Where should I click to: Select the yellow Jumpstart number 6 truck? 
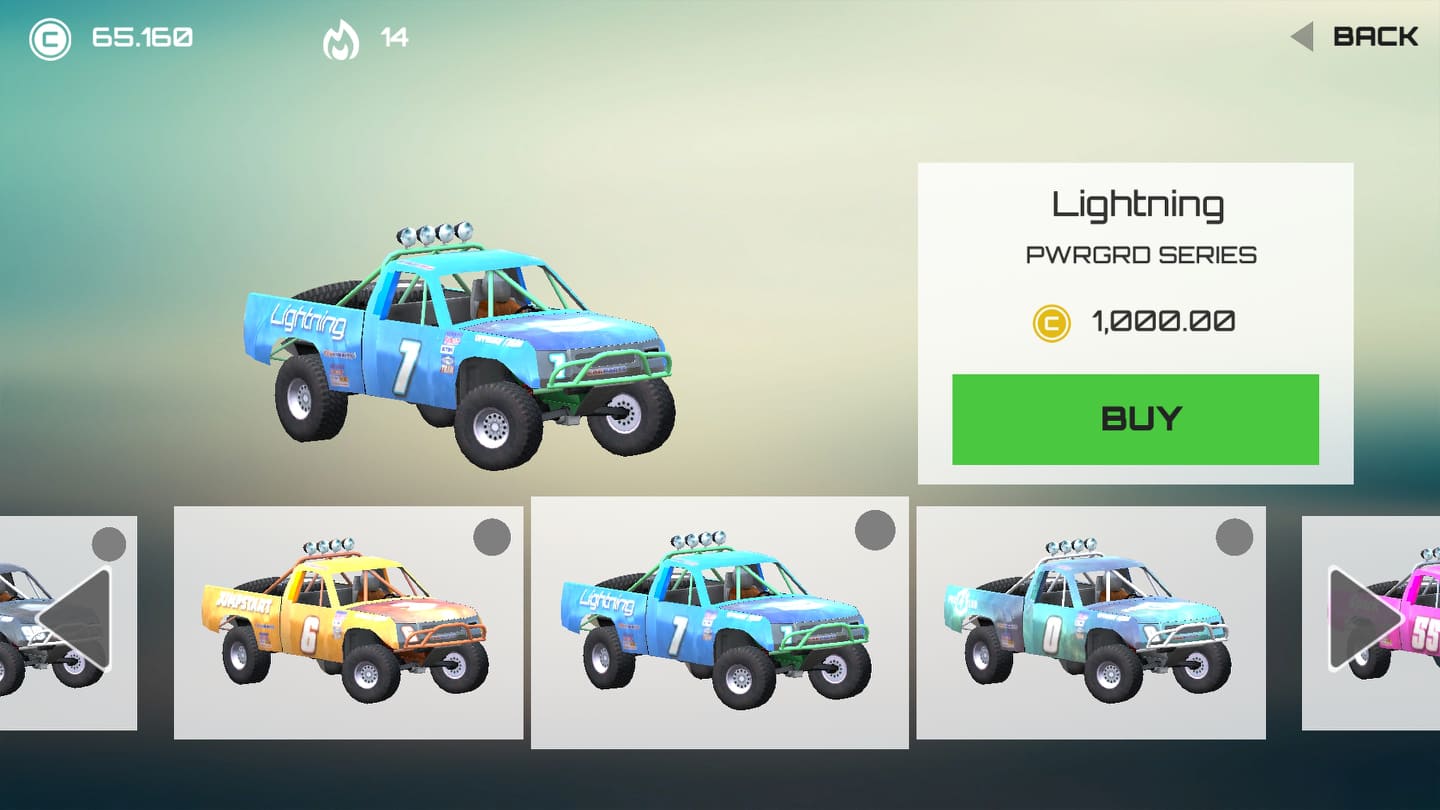[x=348, y=622]
